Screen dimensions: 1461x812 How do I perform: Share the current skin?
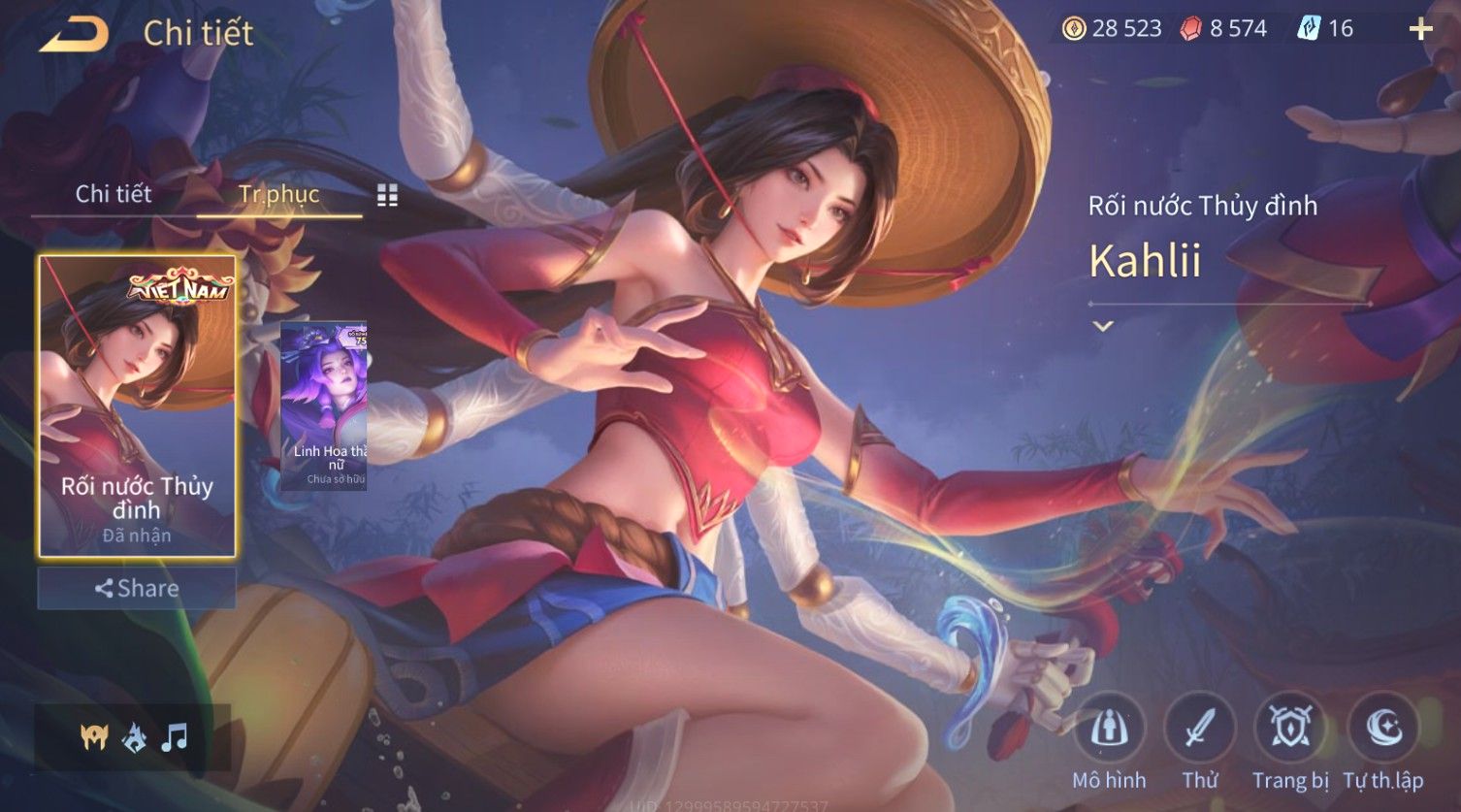(137, 588)
